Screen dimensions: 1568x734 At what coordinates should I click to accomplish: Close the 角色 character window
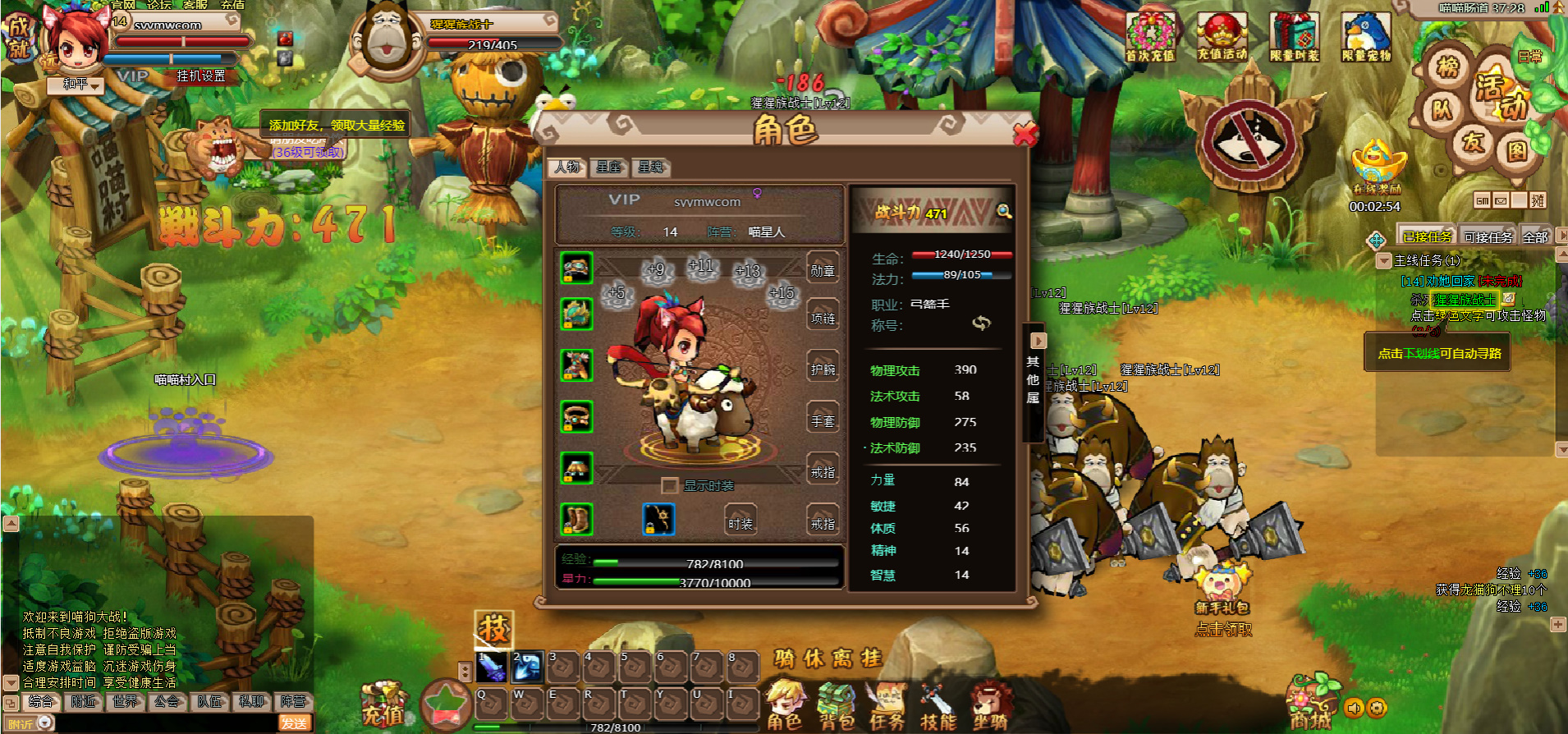coord(1025,135)
